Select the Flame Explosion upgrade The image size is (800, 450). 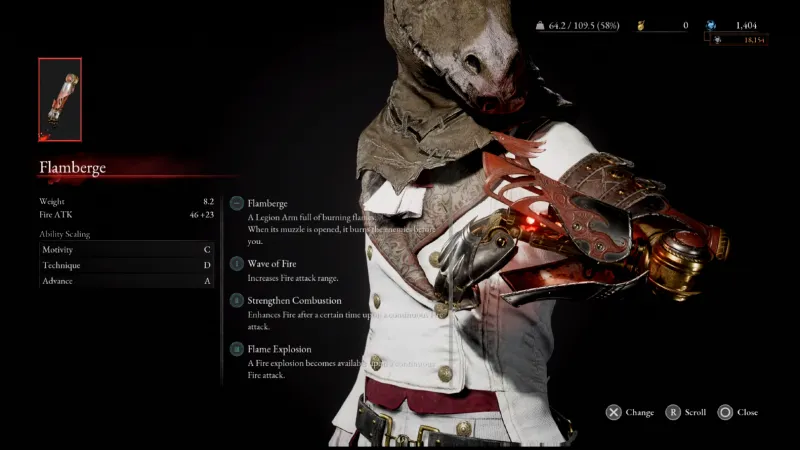point(279,349)
